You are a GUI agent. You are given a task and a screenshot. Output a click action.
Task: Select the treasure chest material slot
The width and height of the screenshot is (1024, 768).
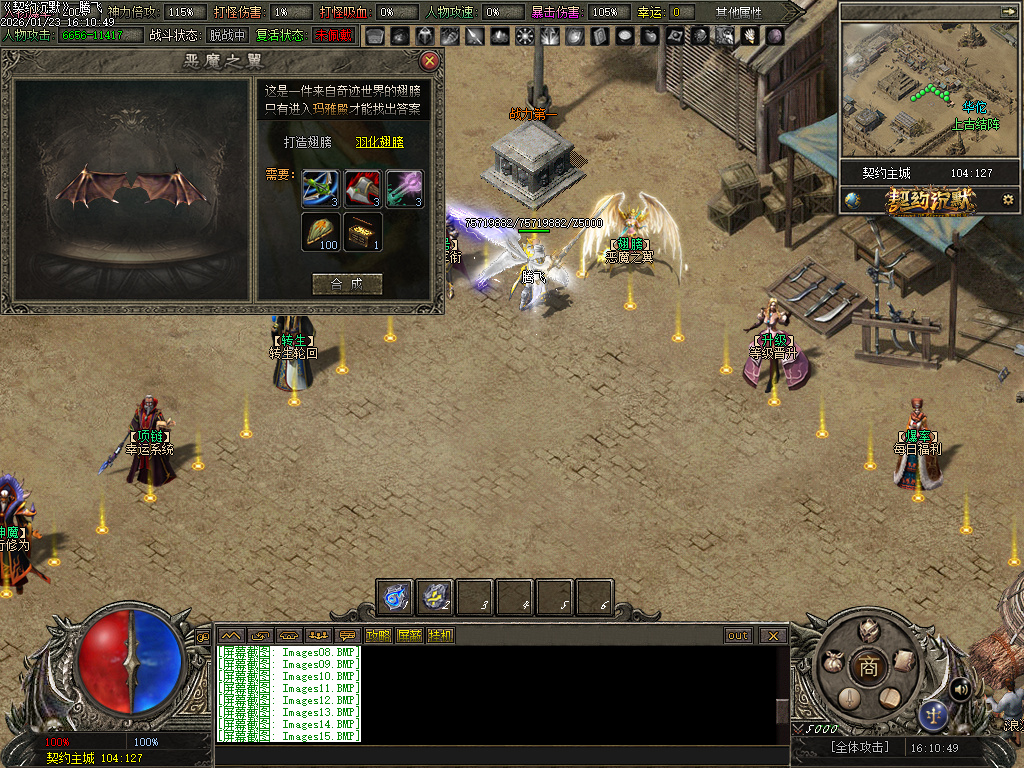363,231
